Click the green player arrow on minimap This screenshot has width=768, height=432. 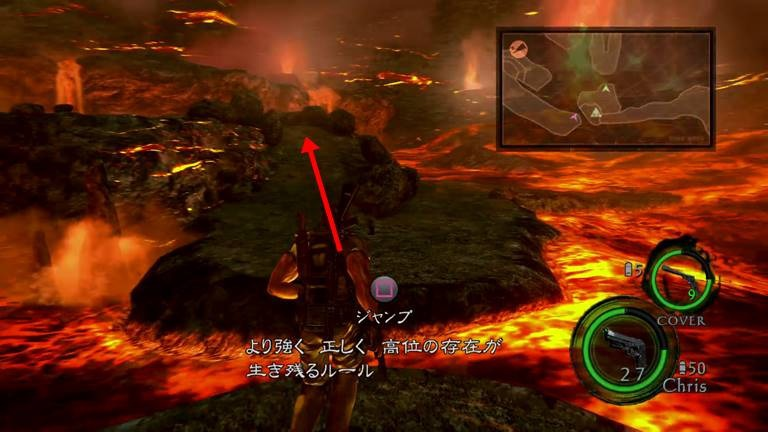(605, 90)
